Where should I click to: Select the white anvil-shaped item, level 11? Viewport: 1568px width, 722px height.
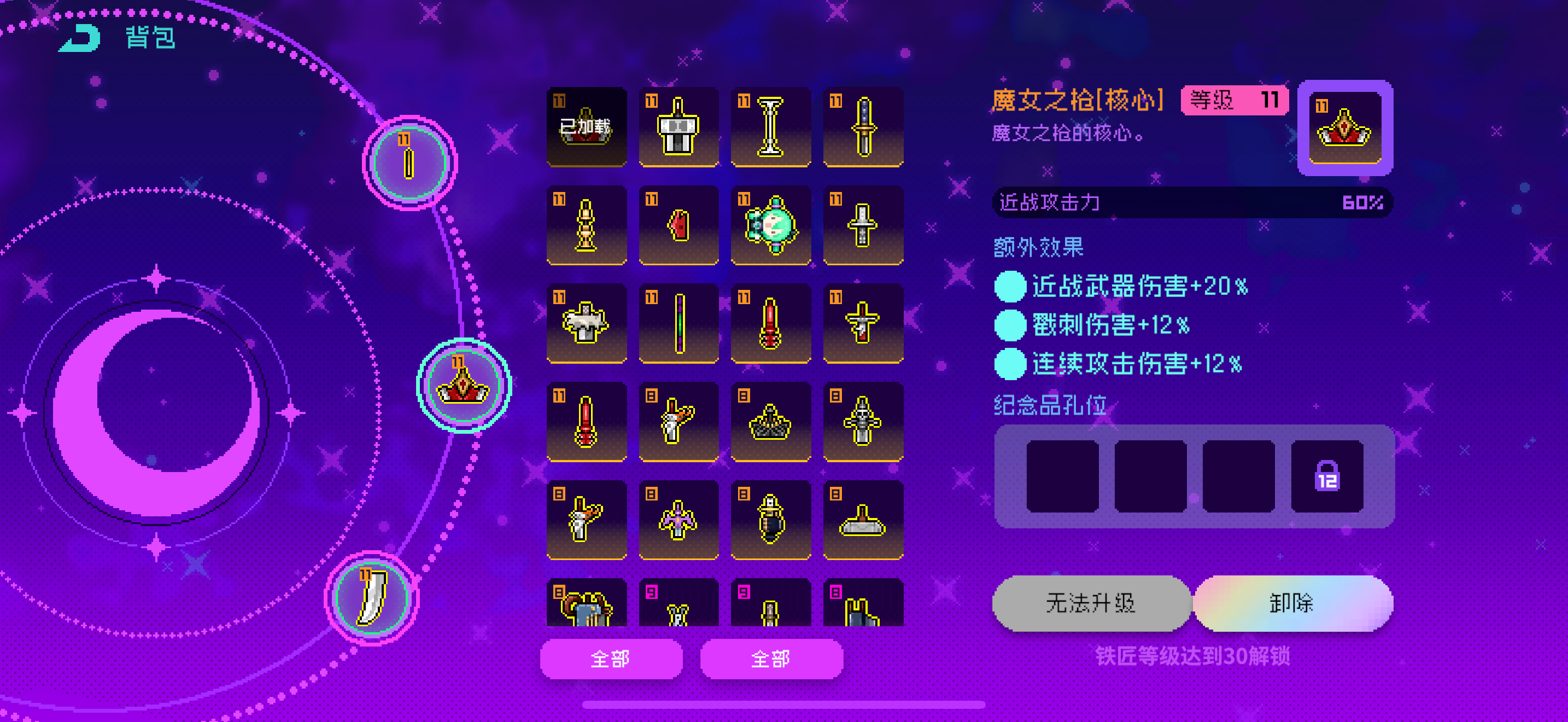[x=587, y=323]
